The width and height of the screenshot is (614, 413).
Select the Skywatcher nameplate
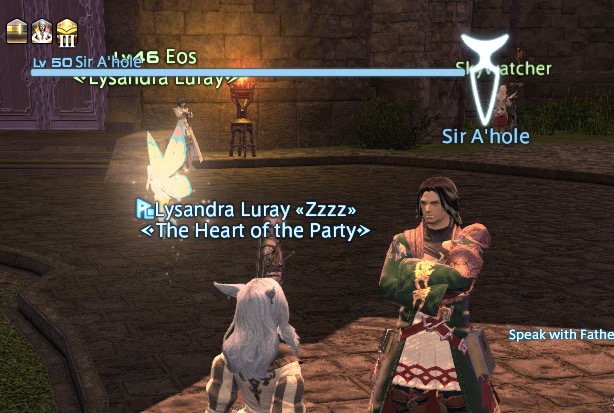[x=503, y=69]
